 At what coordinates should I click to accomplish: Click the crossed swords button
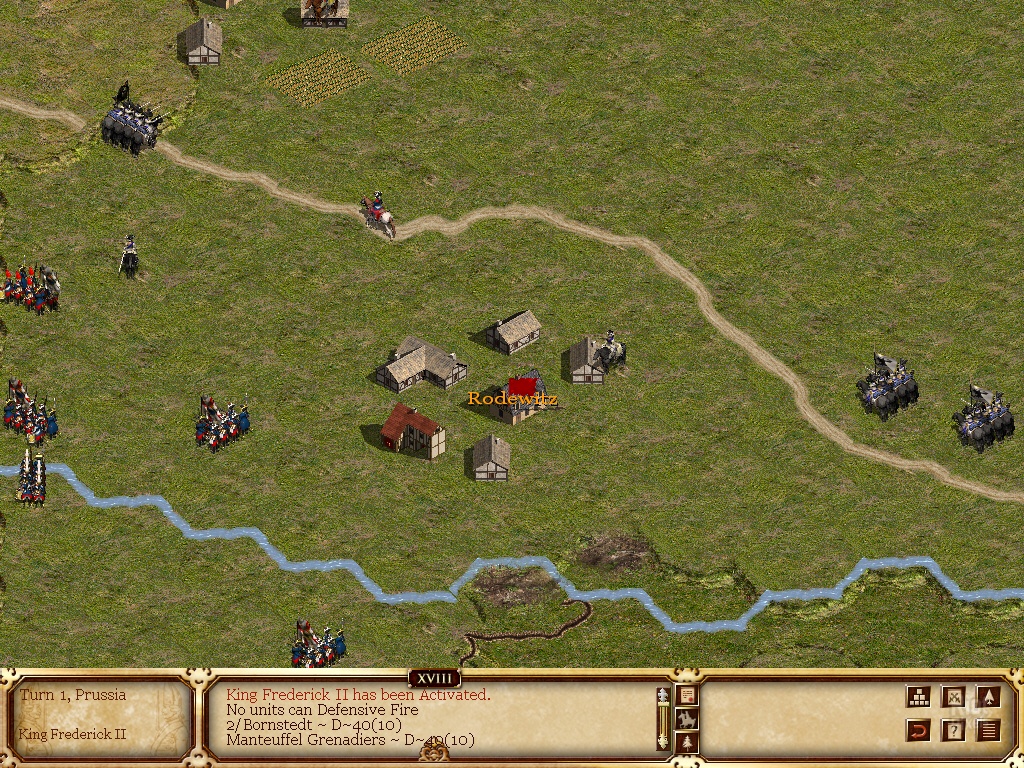click(954, 697)
